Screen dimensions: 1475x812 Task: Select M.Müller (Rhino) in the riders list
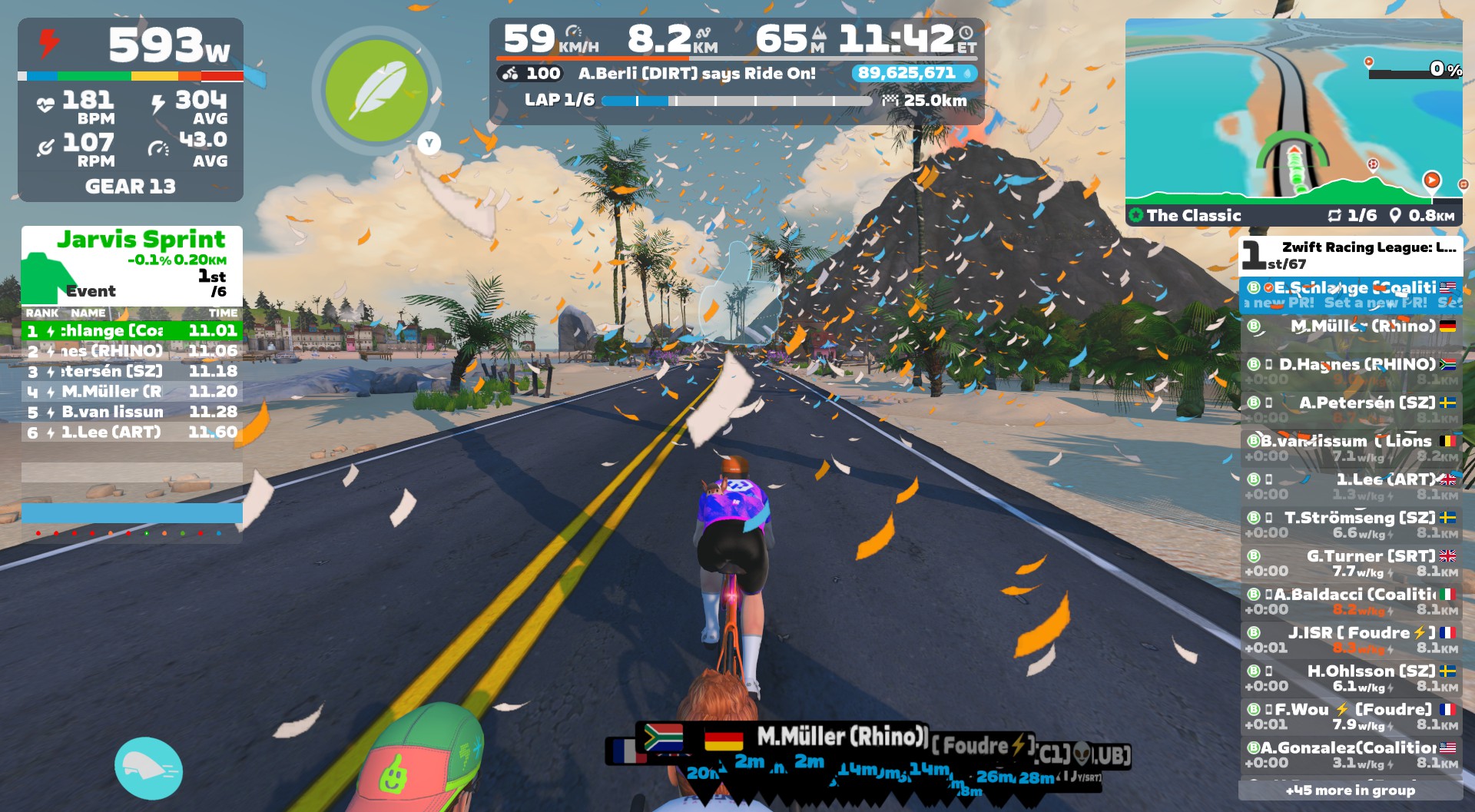(x=1351, y=326)
